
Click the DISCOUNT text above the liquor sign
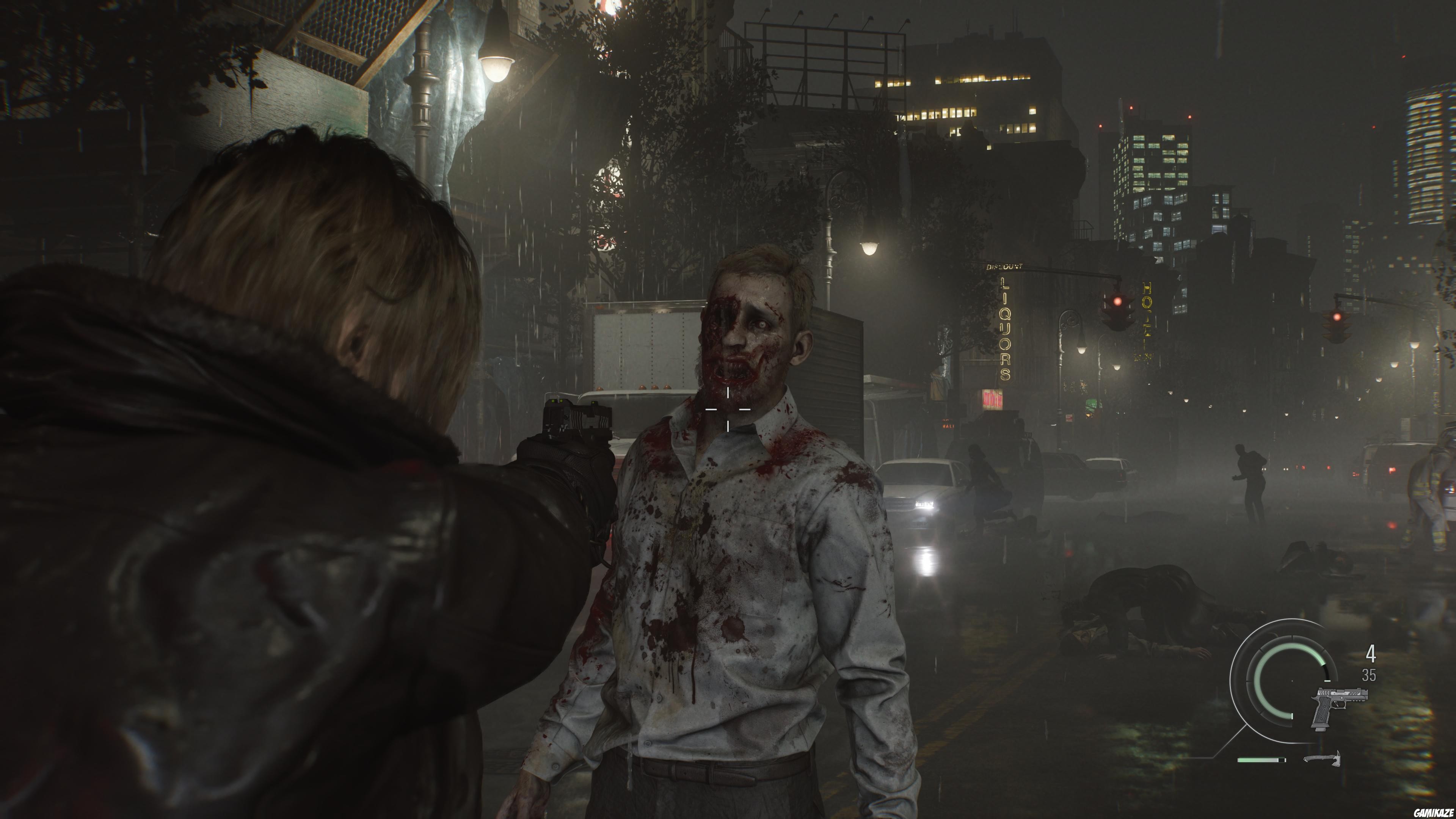coord(1004,267)
